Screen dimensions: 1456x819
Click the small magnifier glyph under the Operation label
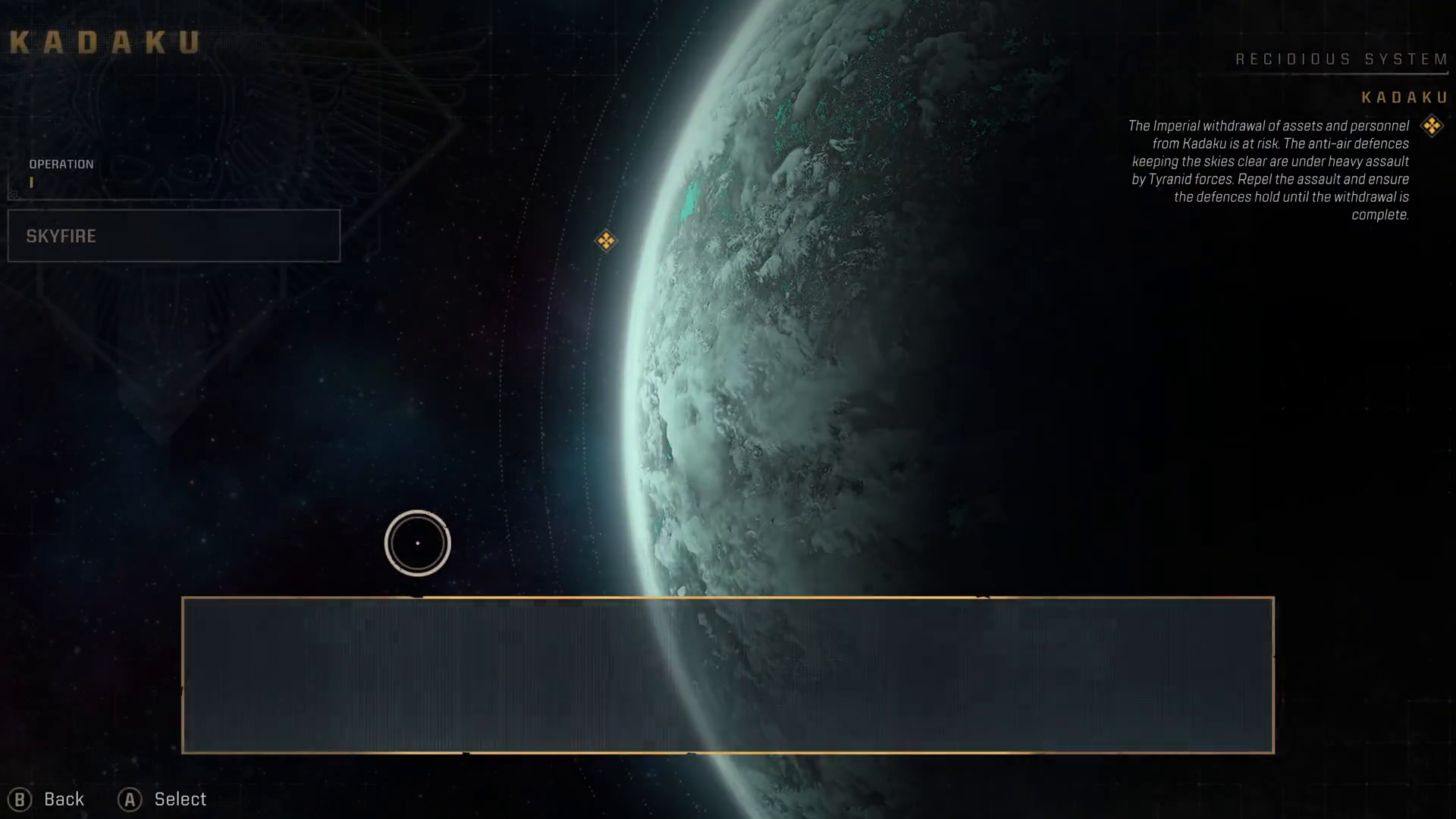[x=12, y=196]
